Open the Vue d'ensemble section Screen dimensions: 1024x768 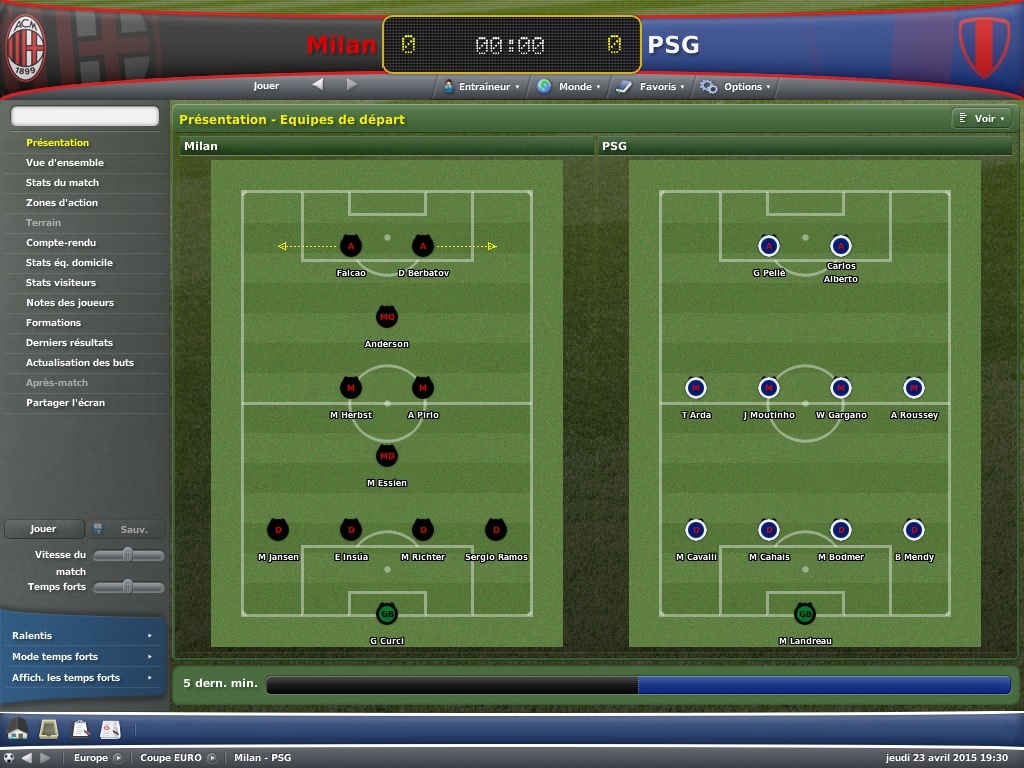[65, 163]
